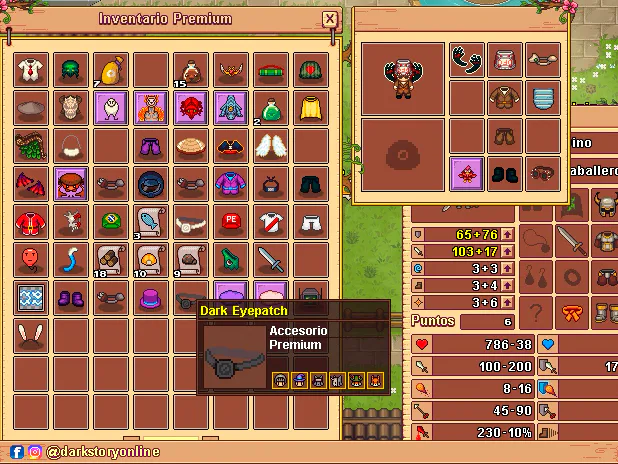Select the white shirt with red tie
The height and width of the screenshot is (464, 618).
pos(32,69)
